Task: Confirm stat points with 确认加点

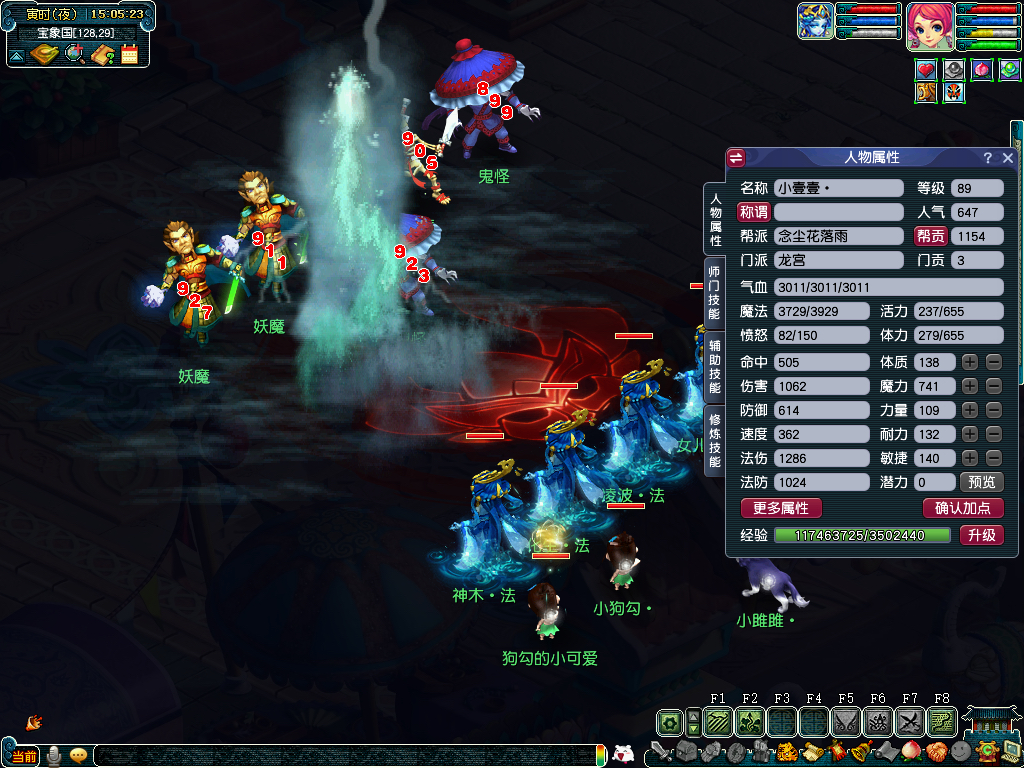Action: (x=962, y=508)
